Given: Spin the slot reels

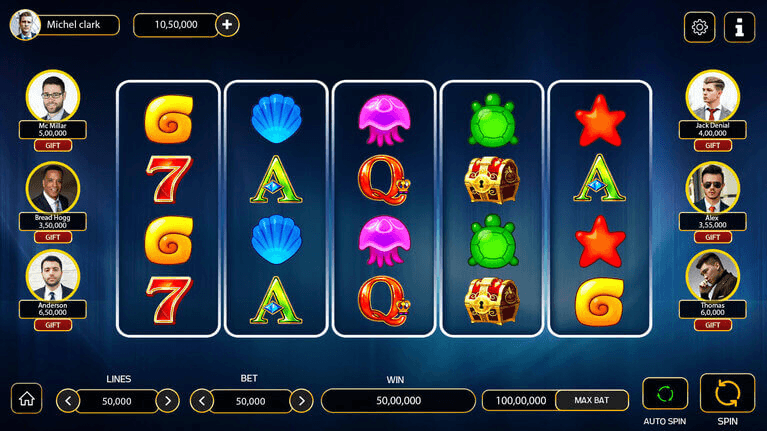Looking at the screenshot, I should (727, 393).
